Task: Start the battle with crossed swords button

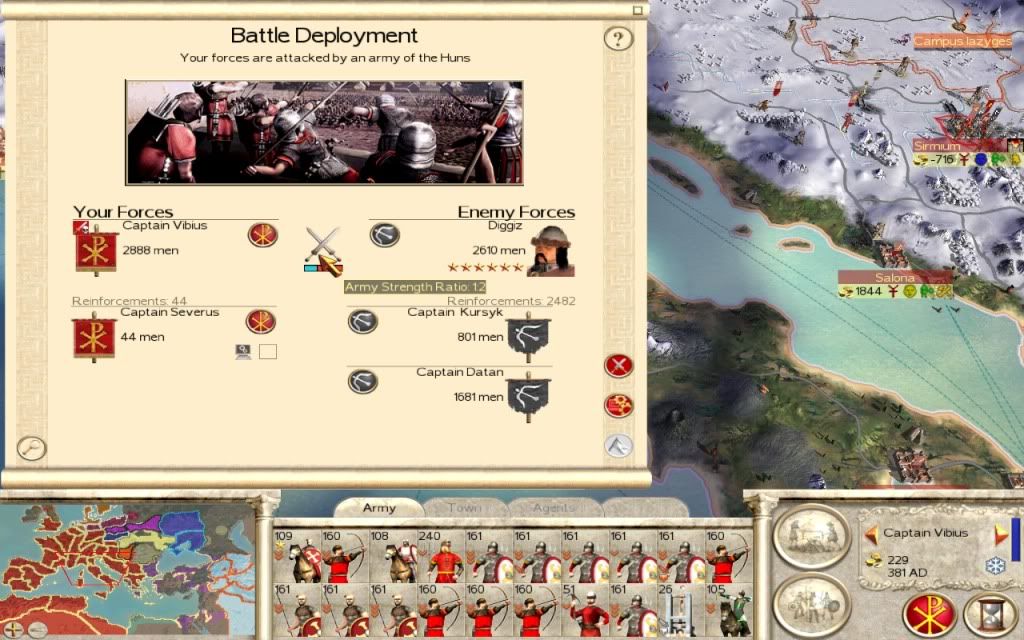Action: tap(323, 245)
